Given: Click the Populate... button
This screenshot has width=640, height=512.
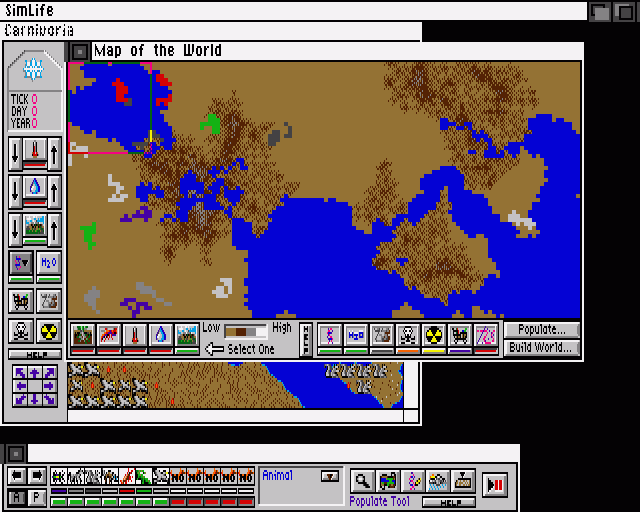Looking at the screenshot, I should pyautogui.click(x=541, y=329).
